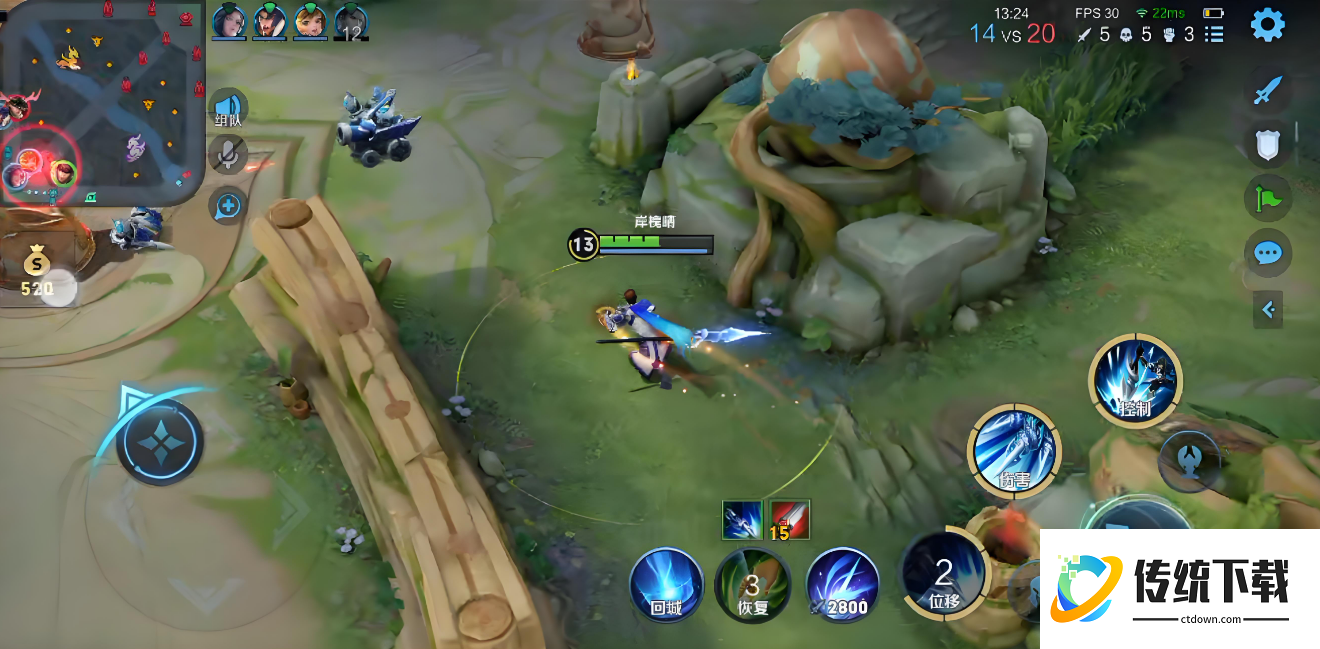The height and width of the screenshot is (649, 1320).
Task: Tap the virtual movement joystick
Action: [160, 441]
